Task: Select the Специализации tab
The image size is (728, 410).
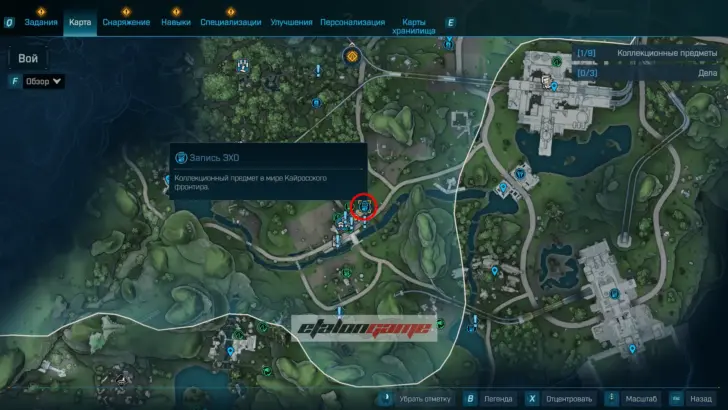Action: (230, 22)
